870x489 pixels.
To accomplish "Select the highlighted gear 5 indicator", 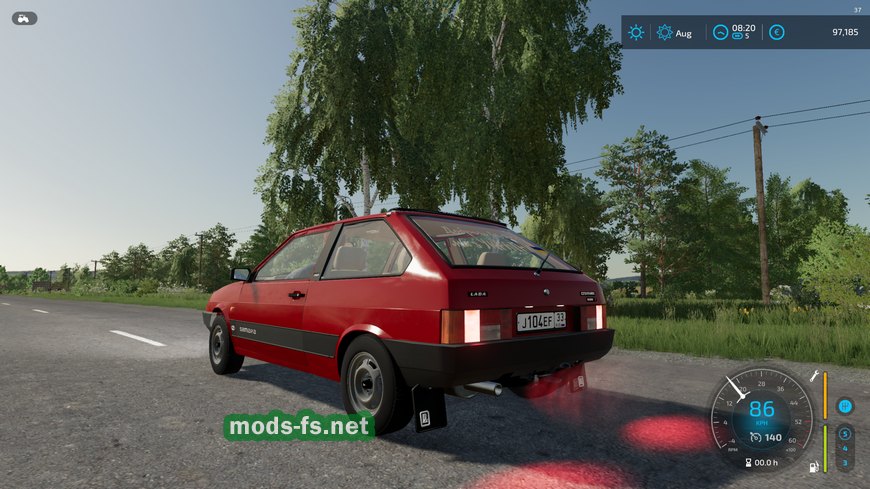I will [x=845, y=433].
